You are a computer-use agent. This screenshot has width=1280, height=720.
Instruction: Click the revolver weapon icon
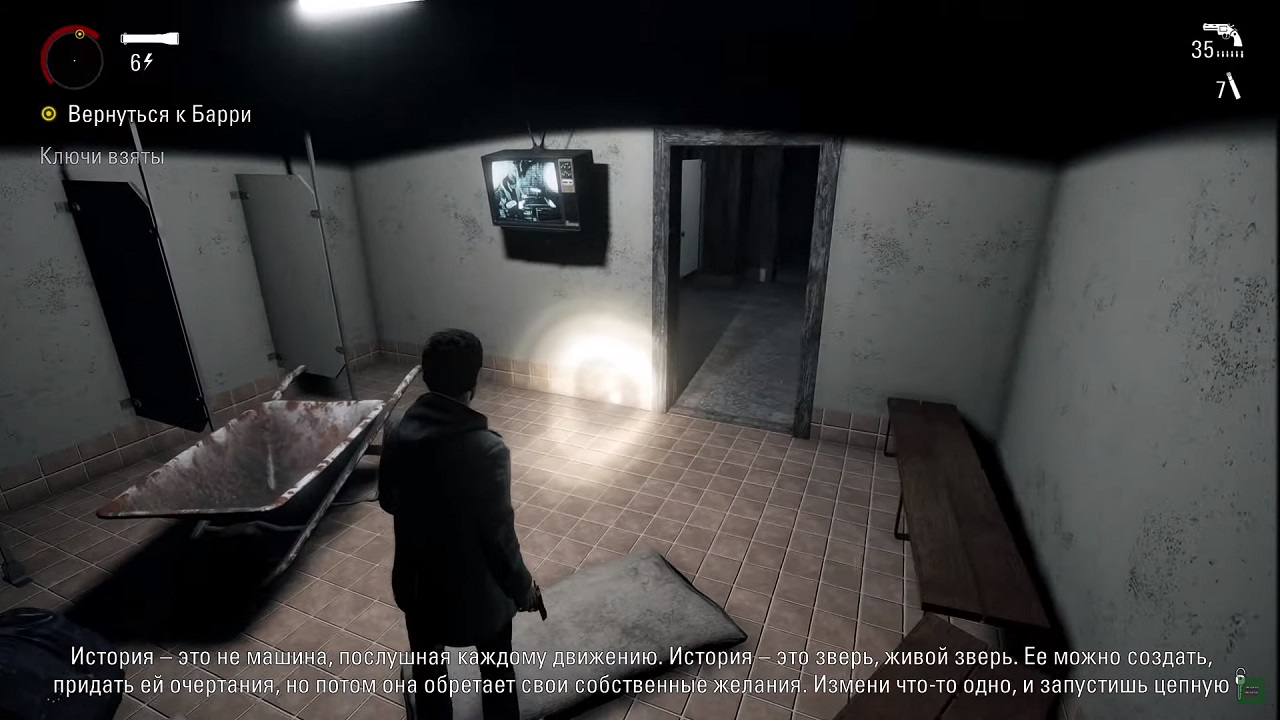tap(1222, 31)
